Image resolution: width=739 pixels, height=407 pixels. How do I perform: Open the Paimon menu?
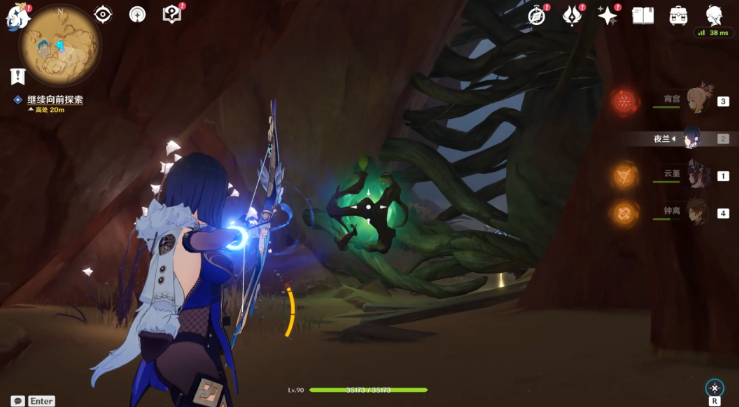(x=14, y=17)
